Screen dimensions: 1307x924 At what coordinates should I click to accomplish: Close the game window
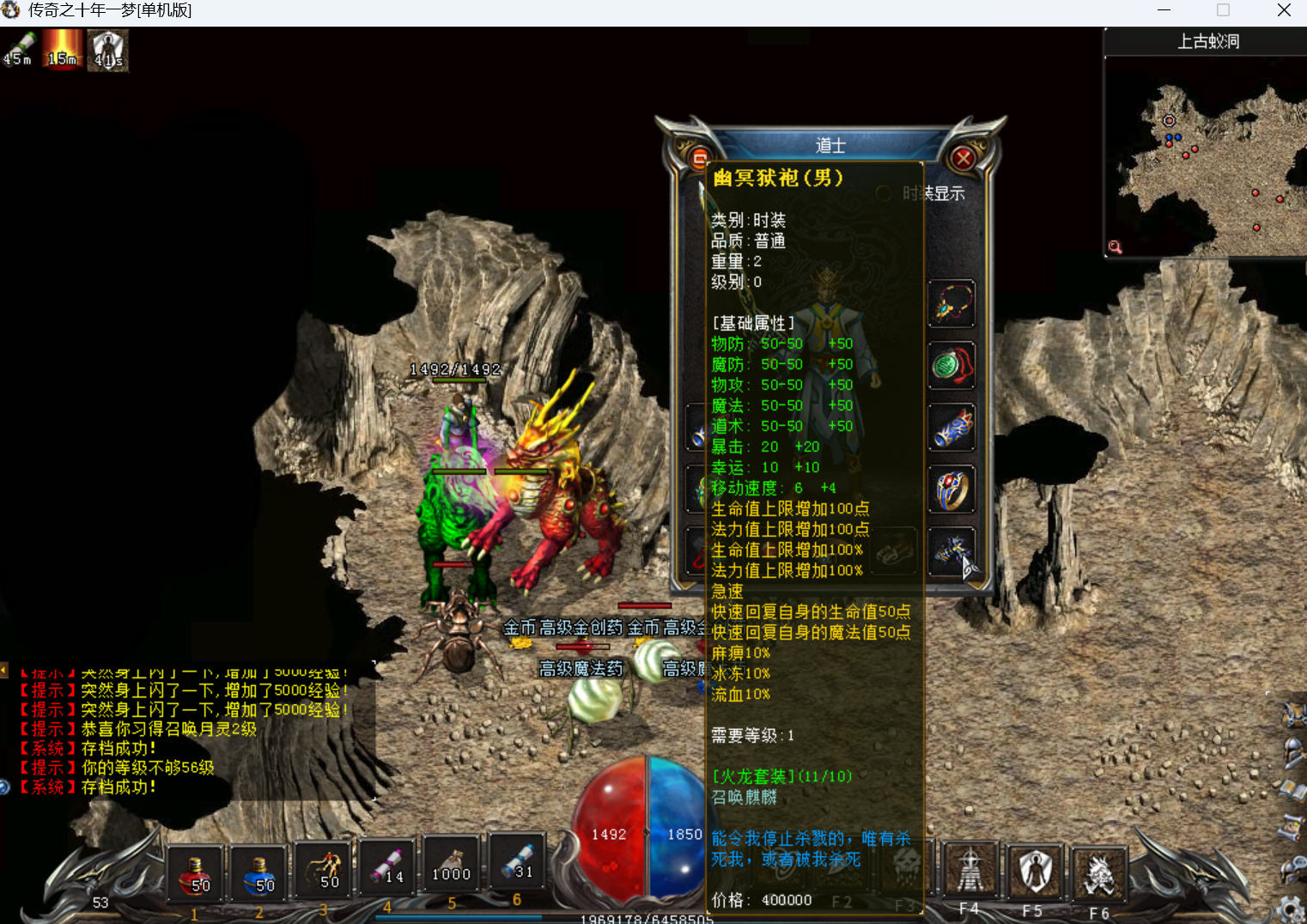tap(1284, 10)
